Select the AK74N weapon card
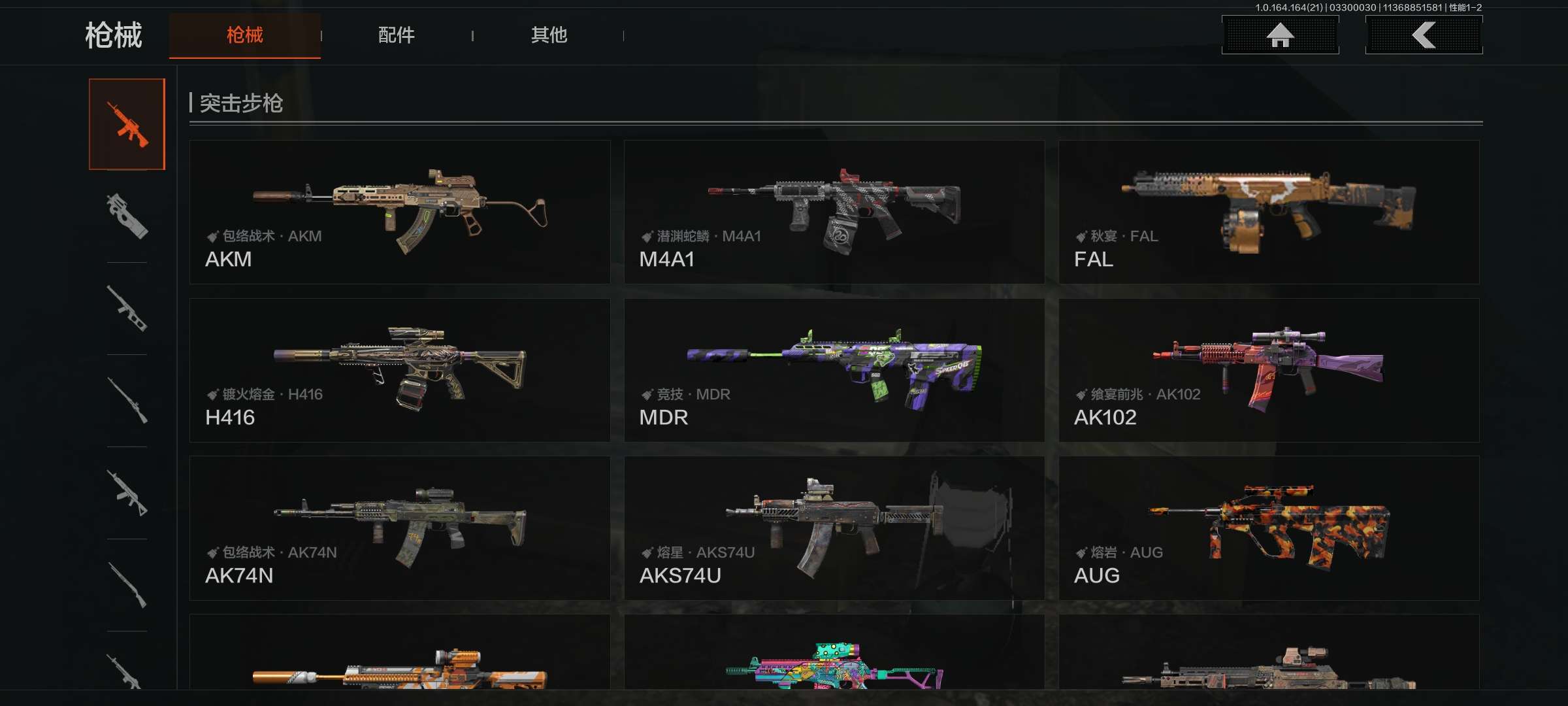 pos(400,528)
